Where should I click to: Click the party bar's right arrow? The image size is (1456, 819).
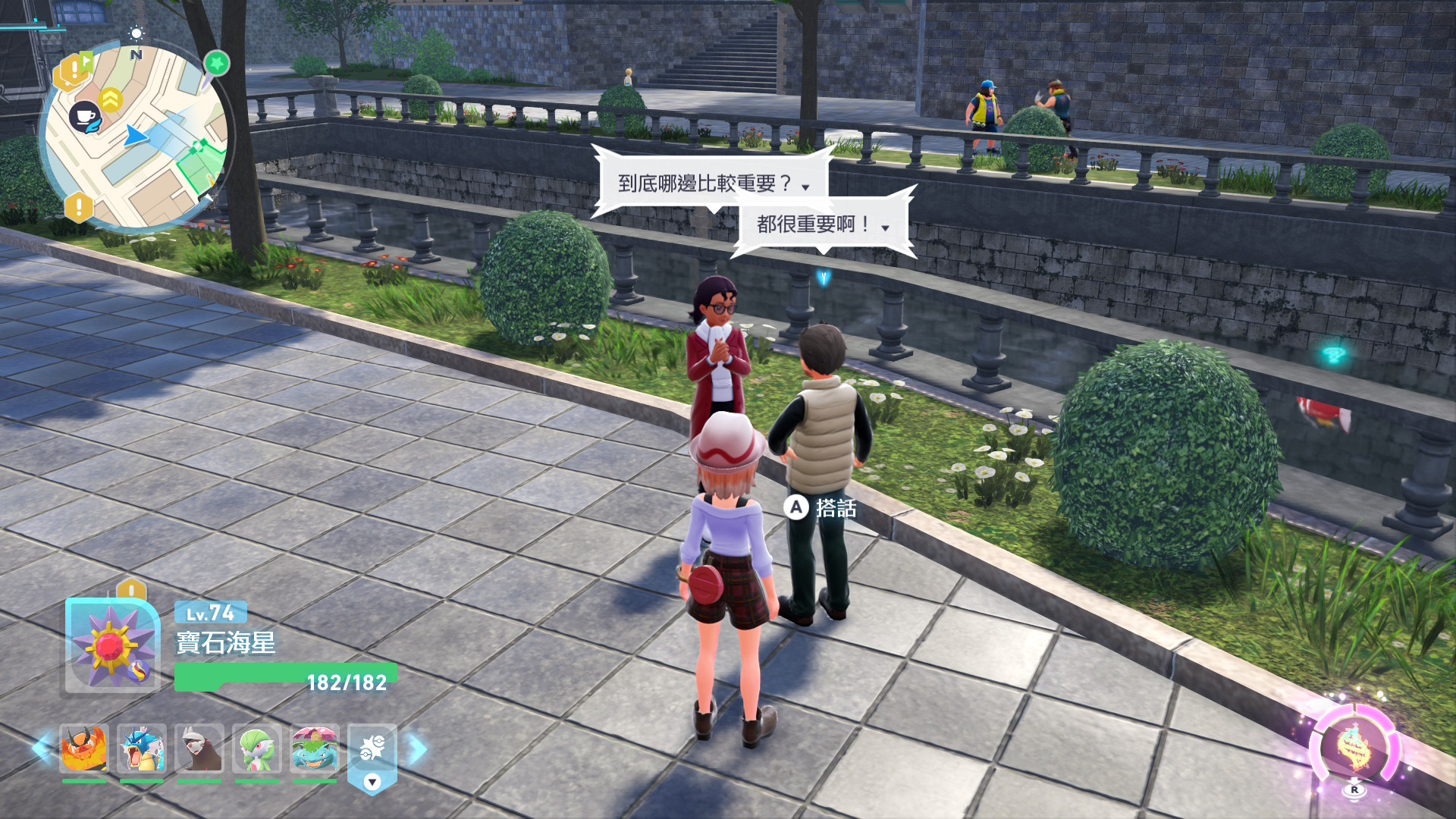pos(417,748)
